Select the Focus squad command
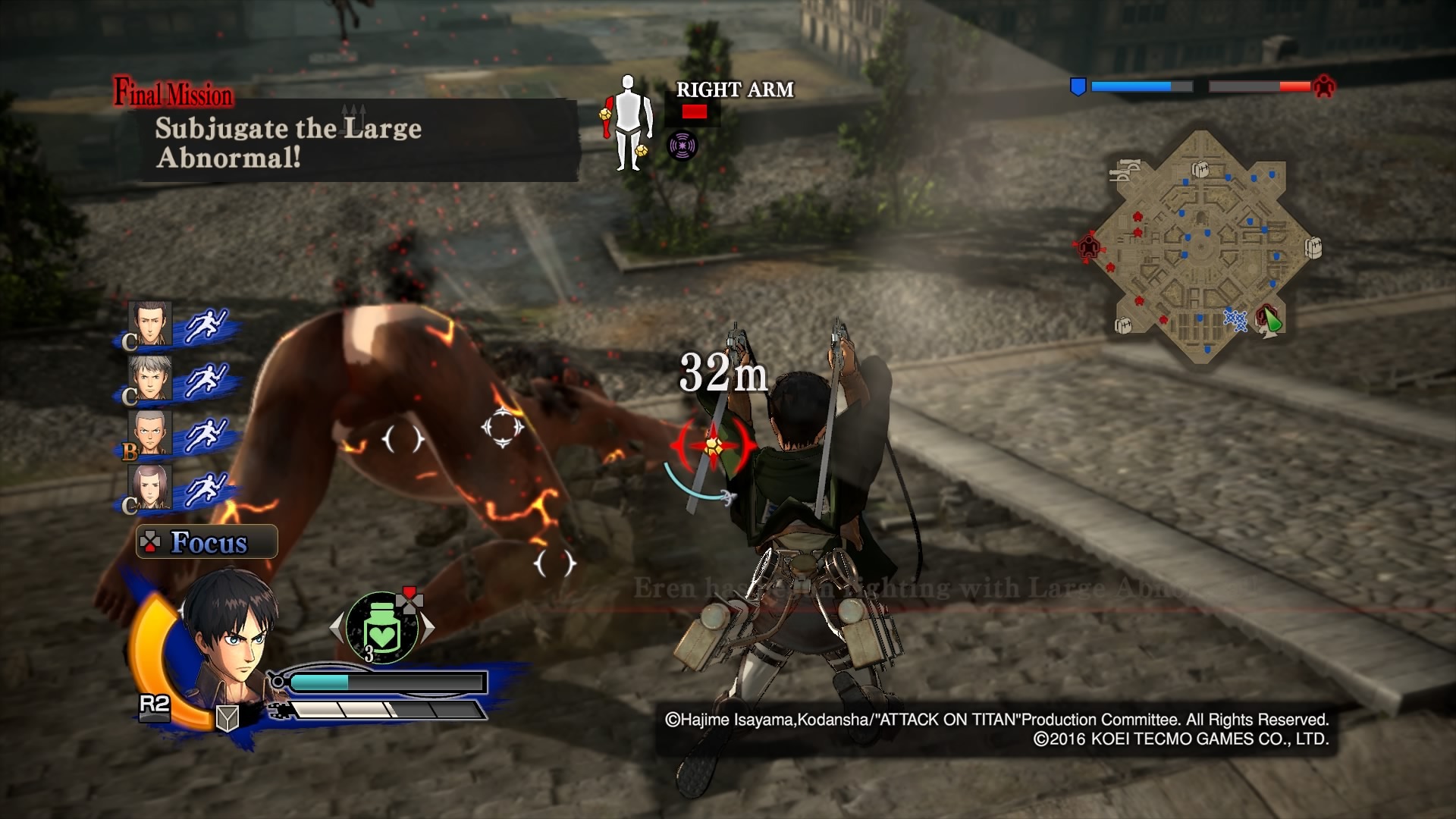Image resolution: width=1456 pixels, height=819 pixels. click(x=207, y=542)
